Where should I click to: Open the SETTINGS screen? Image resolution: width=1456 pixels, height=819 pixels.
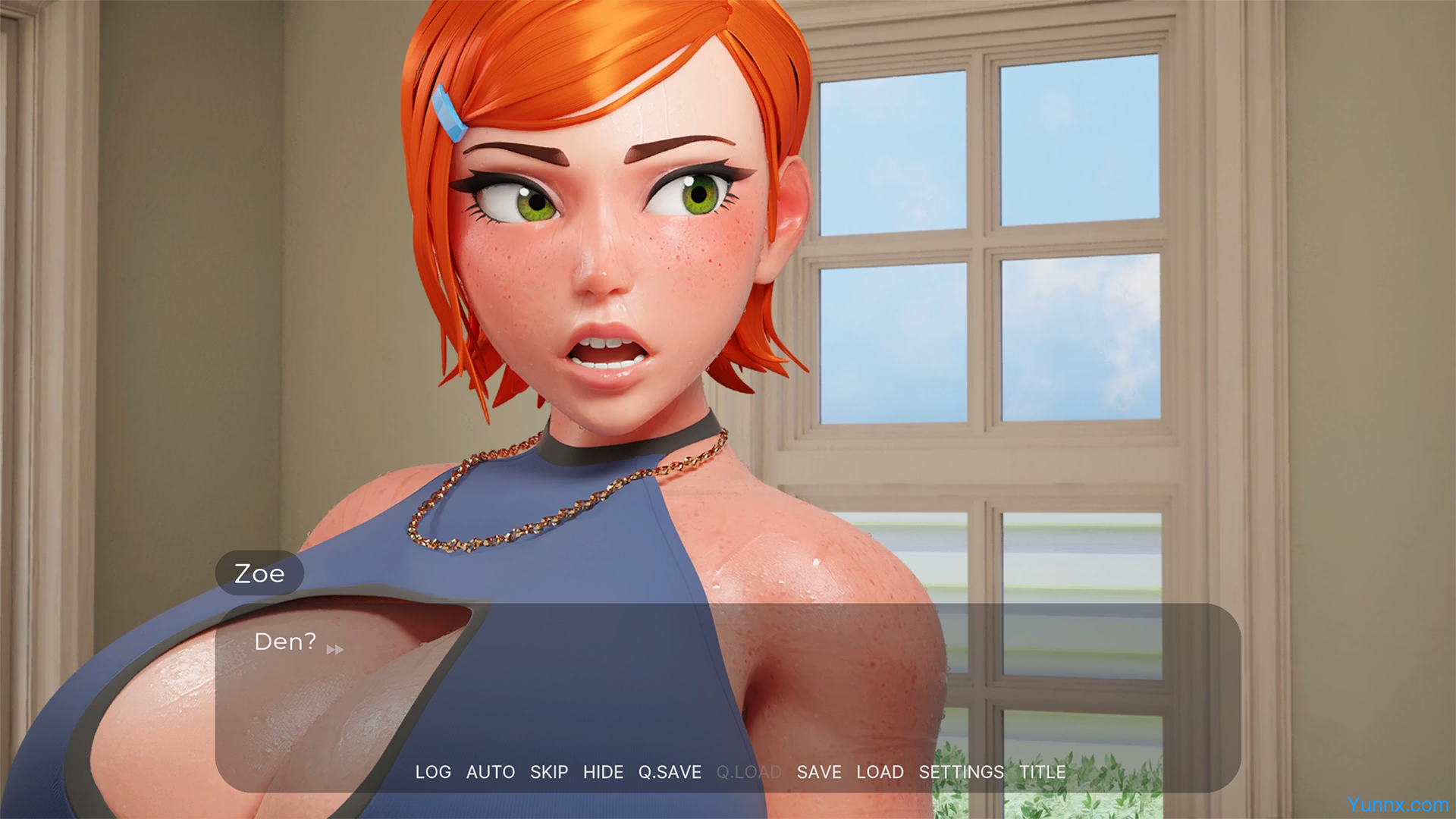(x=961, y=772)
